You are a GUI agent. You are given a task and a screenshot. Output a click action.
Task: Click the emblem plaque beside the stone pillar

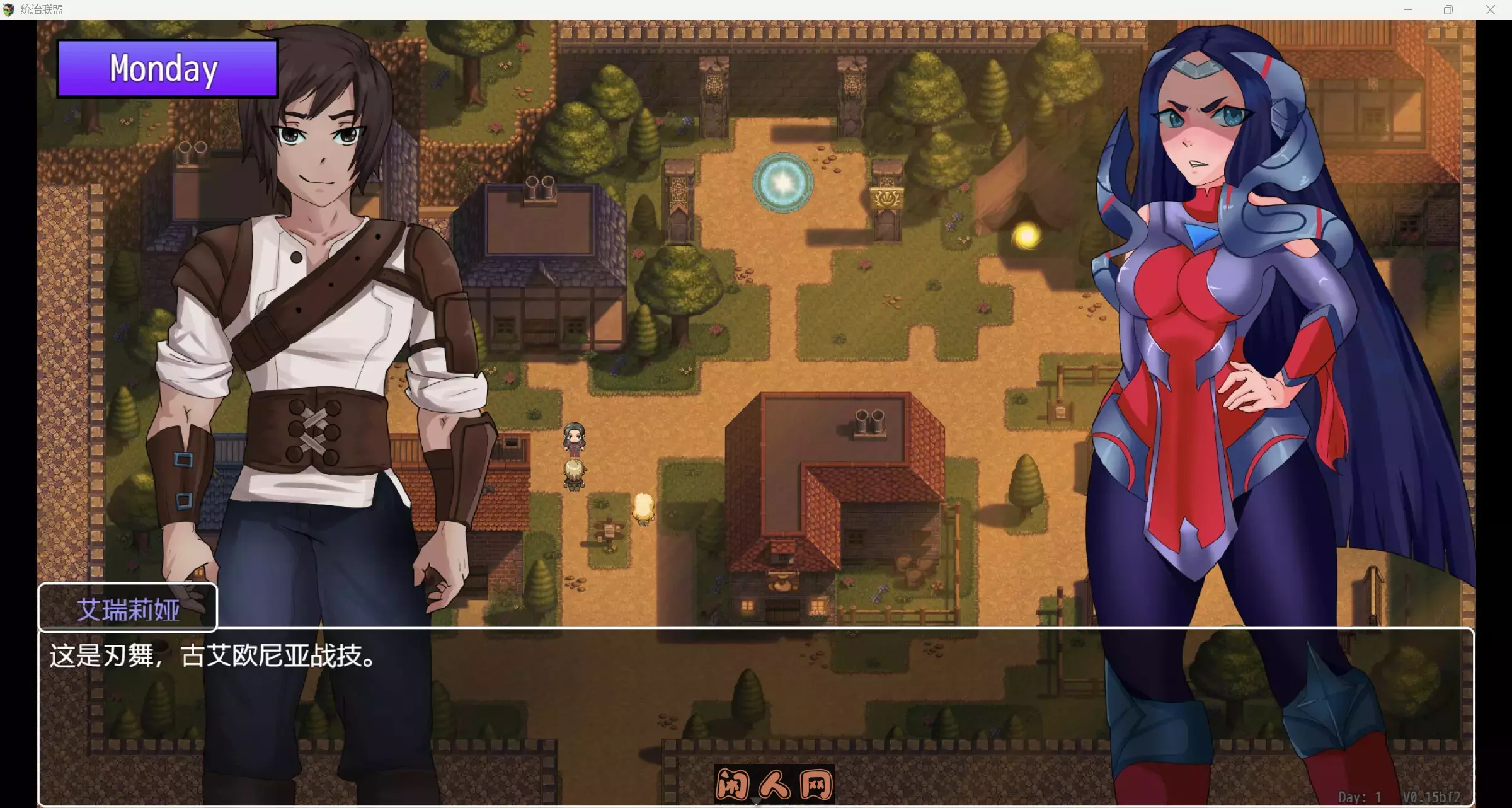[889, 196]
